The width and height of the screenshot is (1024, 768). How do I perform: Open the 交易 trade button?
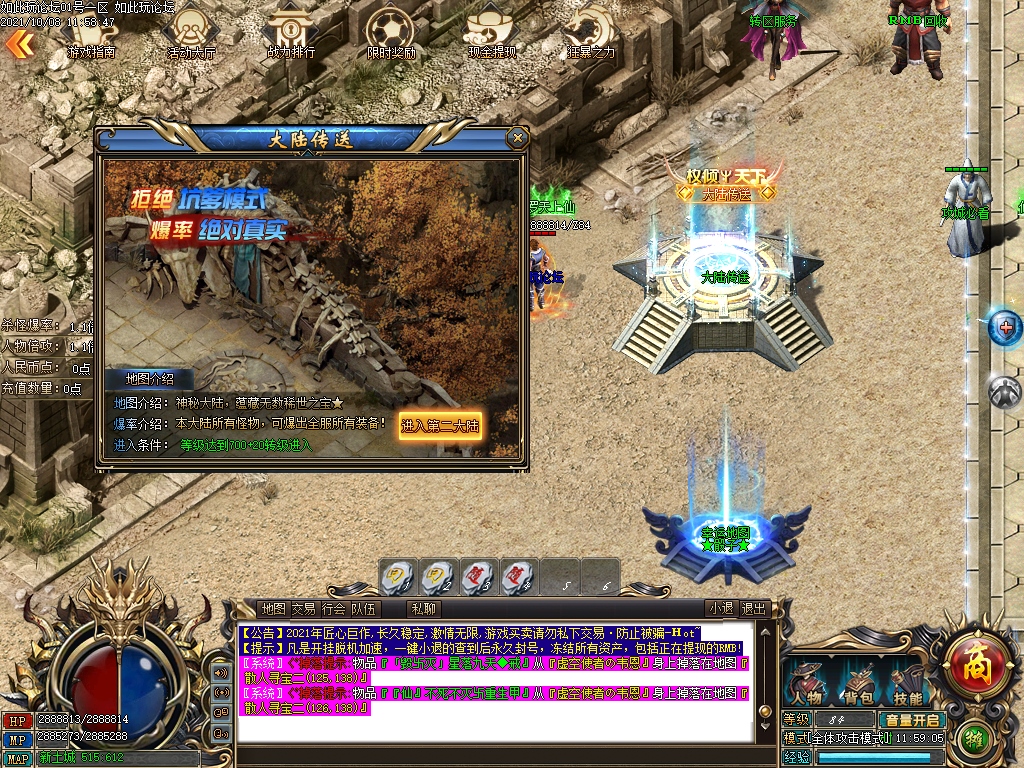click(303, 608)
